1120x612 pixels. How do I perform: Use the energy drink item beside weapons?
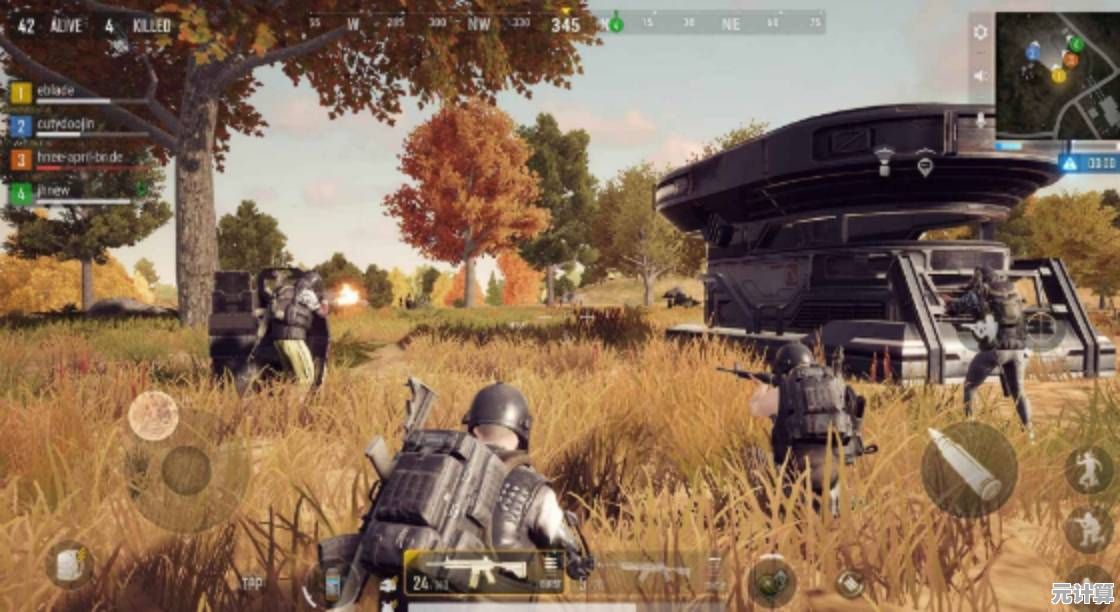[332, 582]
